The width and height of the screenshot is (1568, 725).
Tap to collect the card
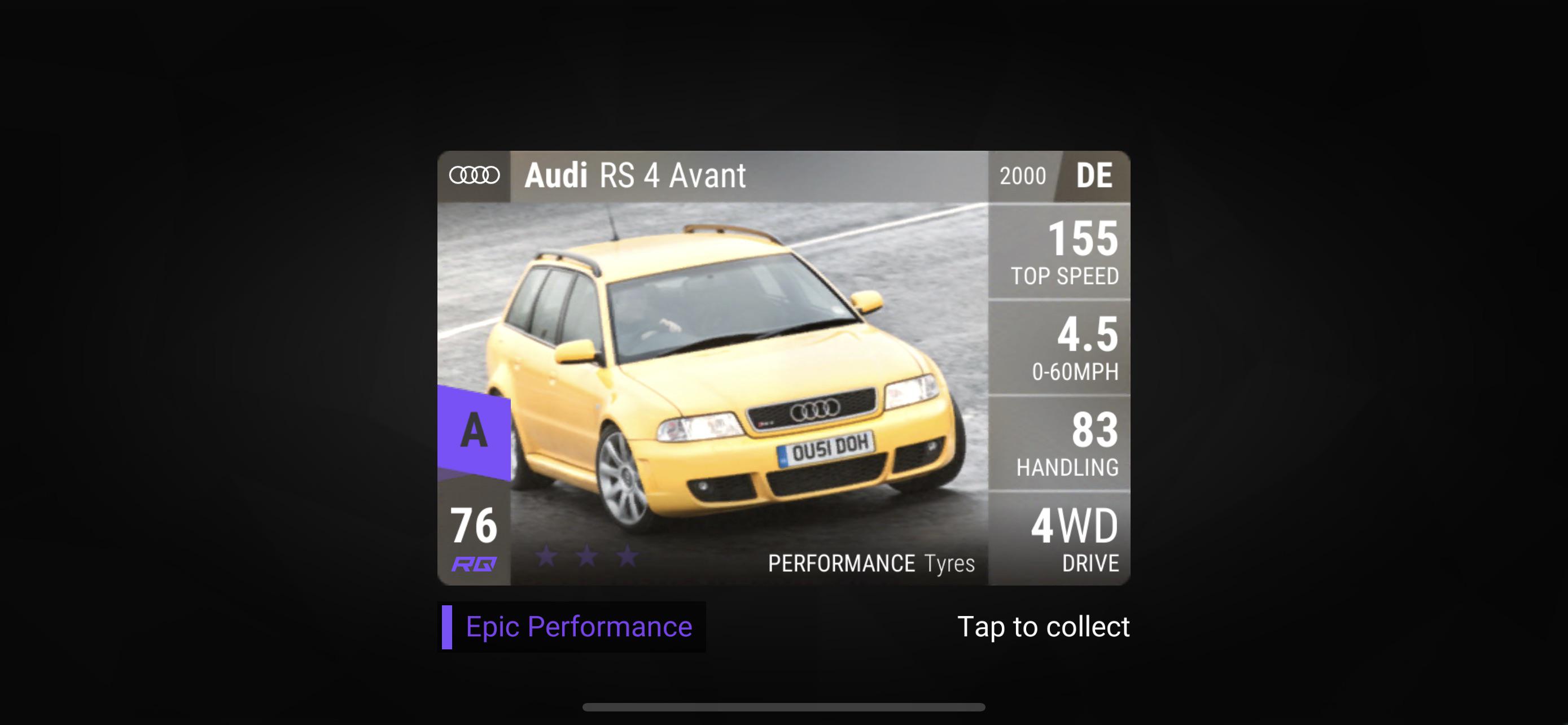[x=1043, y=627]
